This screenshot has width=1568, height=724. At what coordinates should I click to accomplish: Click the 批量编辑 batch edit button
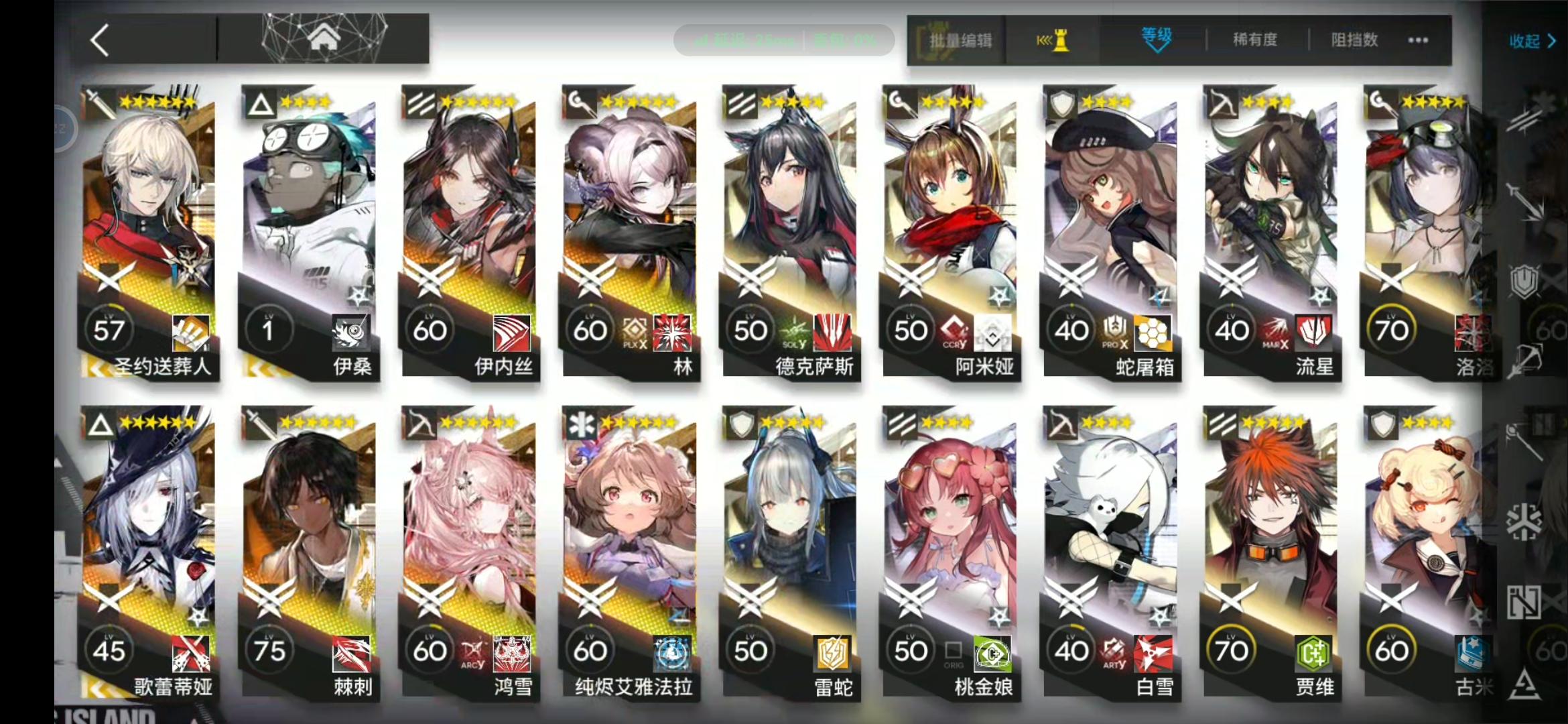pyautogui.click(x=958, y=40)
